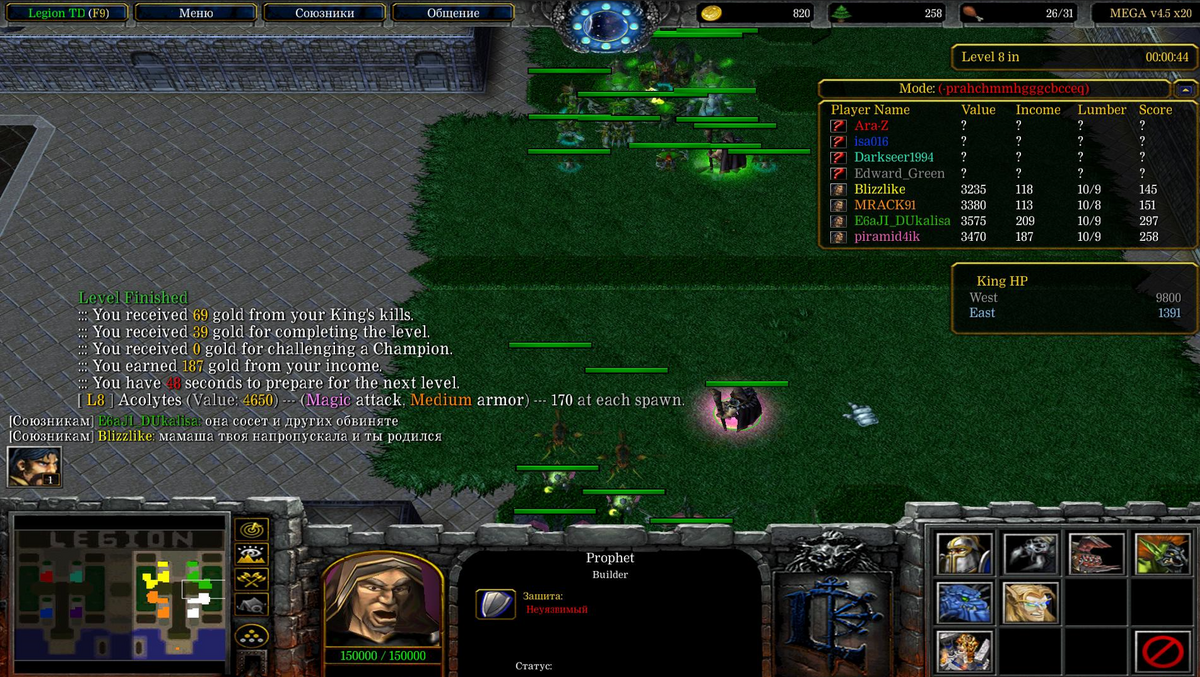Screen dimensions: 1200x677
Task: Build the blonde elf unit
Action: [x=1031, y=603]
